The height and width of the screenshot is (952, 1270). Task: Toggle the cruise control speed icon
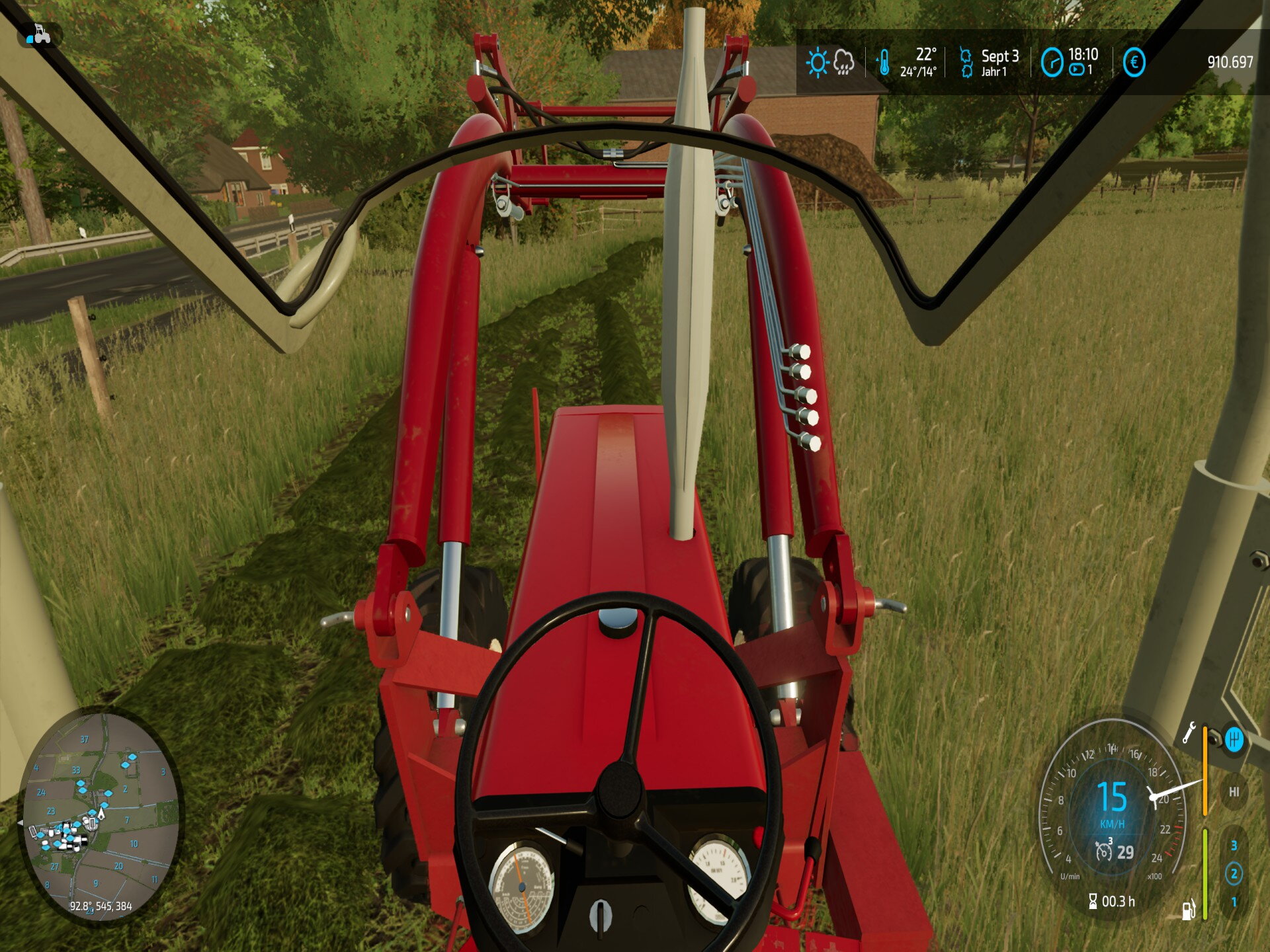1104,852
